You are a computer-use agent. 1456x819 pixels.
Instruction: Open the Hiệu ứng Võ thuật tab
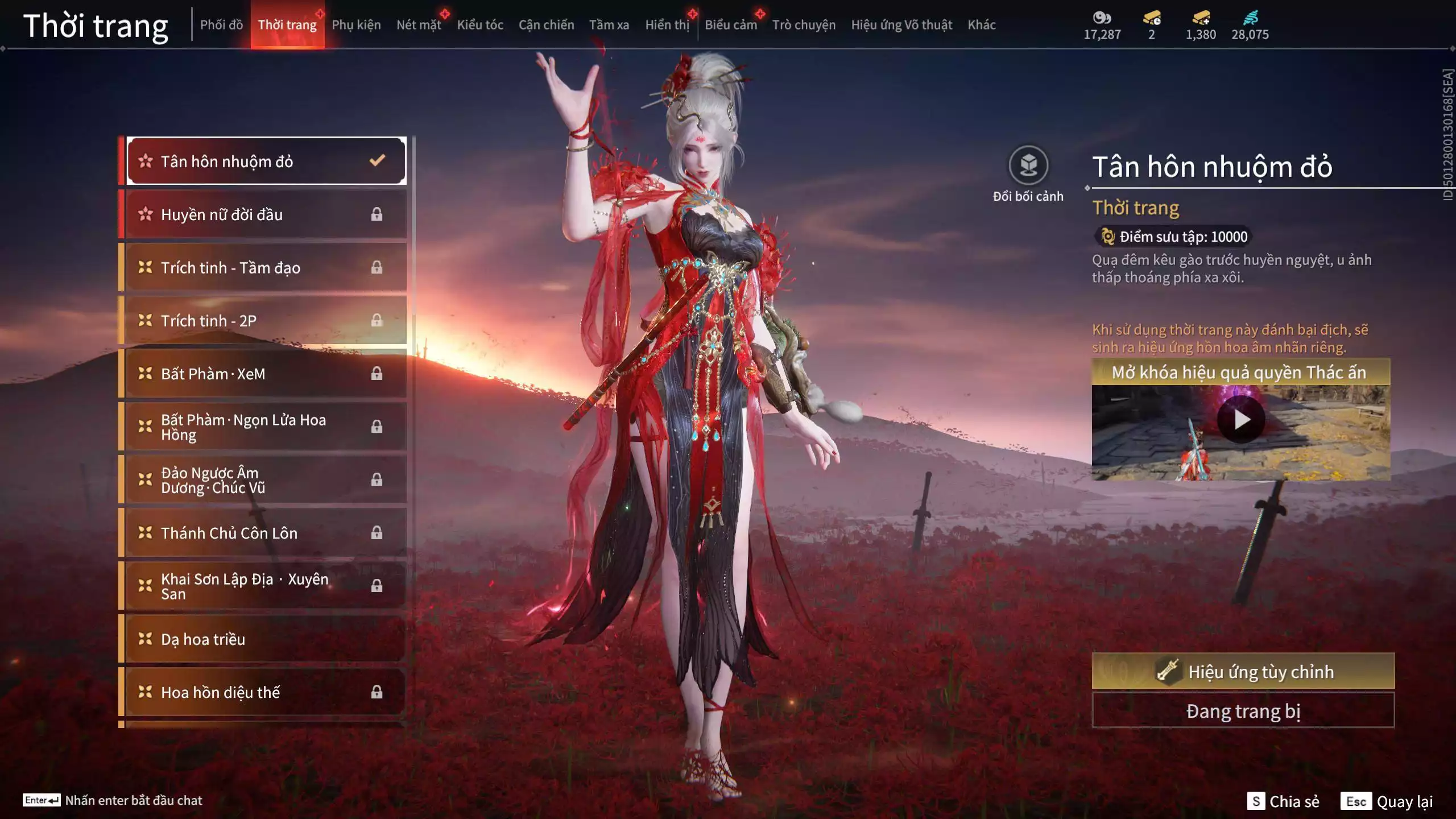(901, 25)
